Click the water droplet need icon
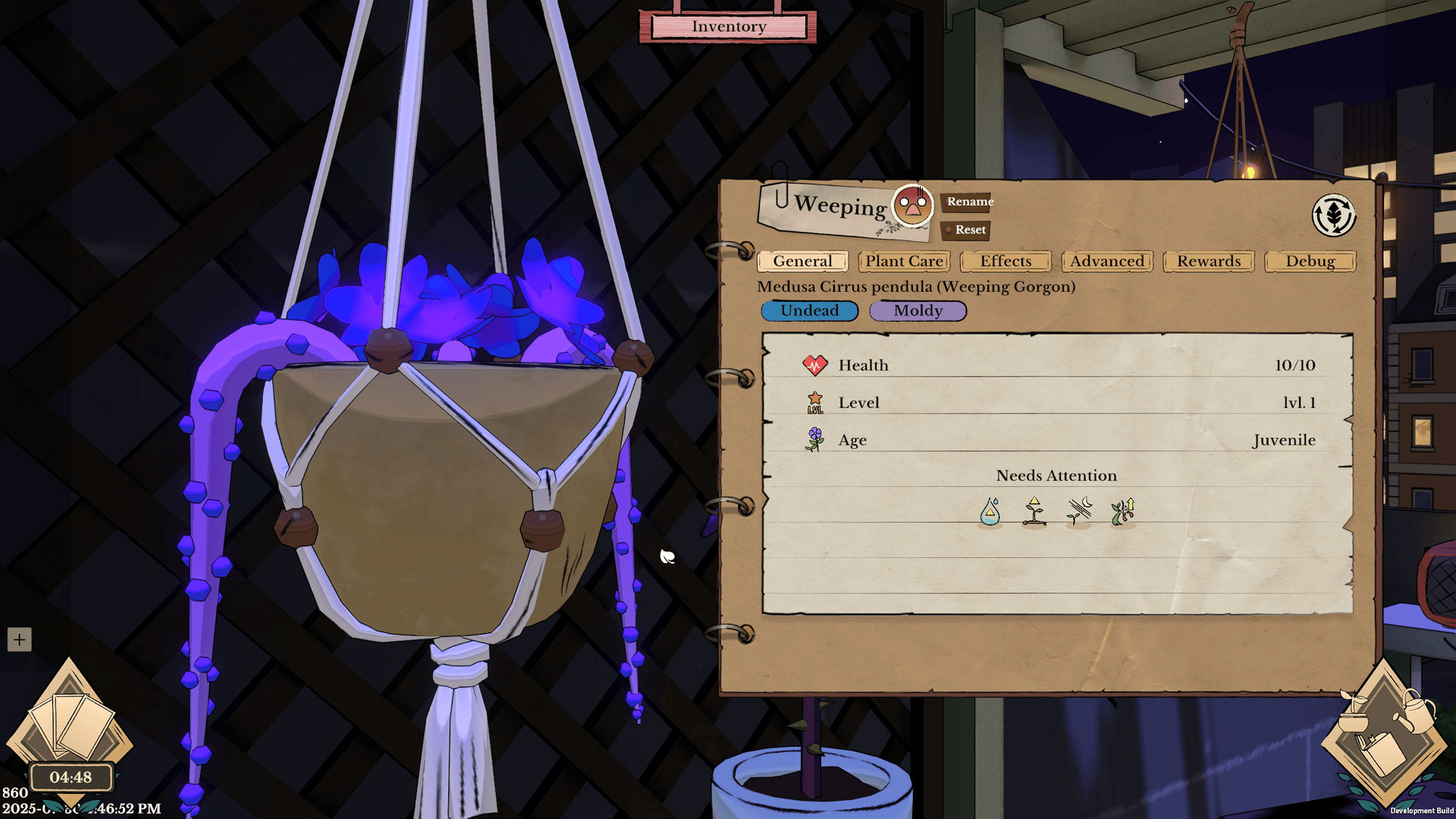 (990, 512)
